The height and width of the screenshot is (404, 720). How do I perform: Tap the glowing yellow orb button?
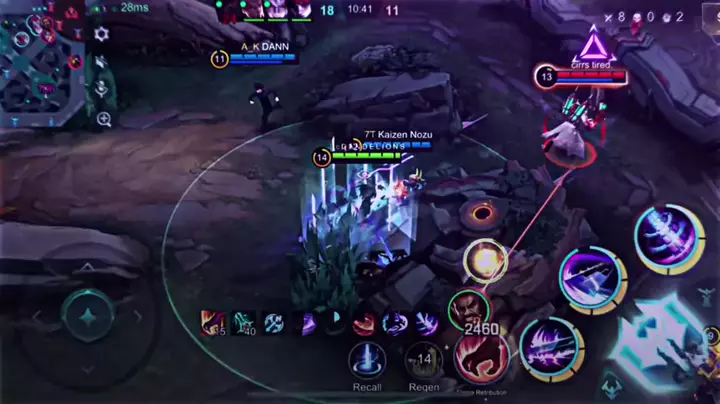click(x=487, y=261)
